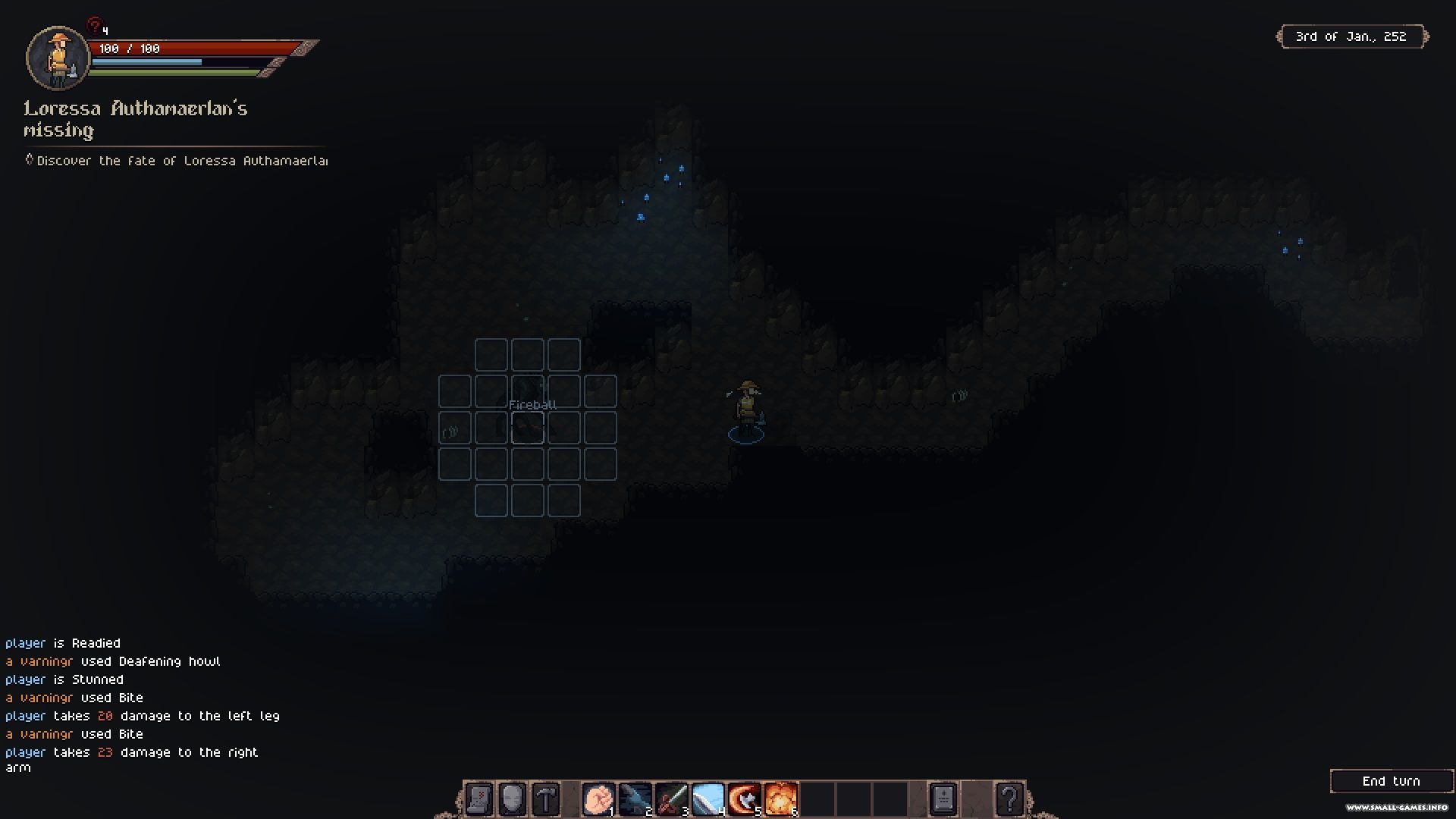The width and height of the screenshot is (1456, 819).
Task: Select the Loressa Authamaerlan's missing quest tracker
Action: click(x=136, y=119)
